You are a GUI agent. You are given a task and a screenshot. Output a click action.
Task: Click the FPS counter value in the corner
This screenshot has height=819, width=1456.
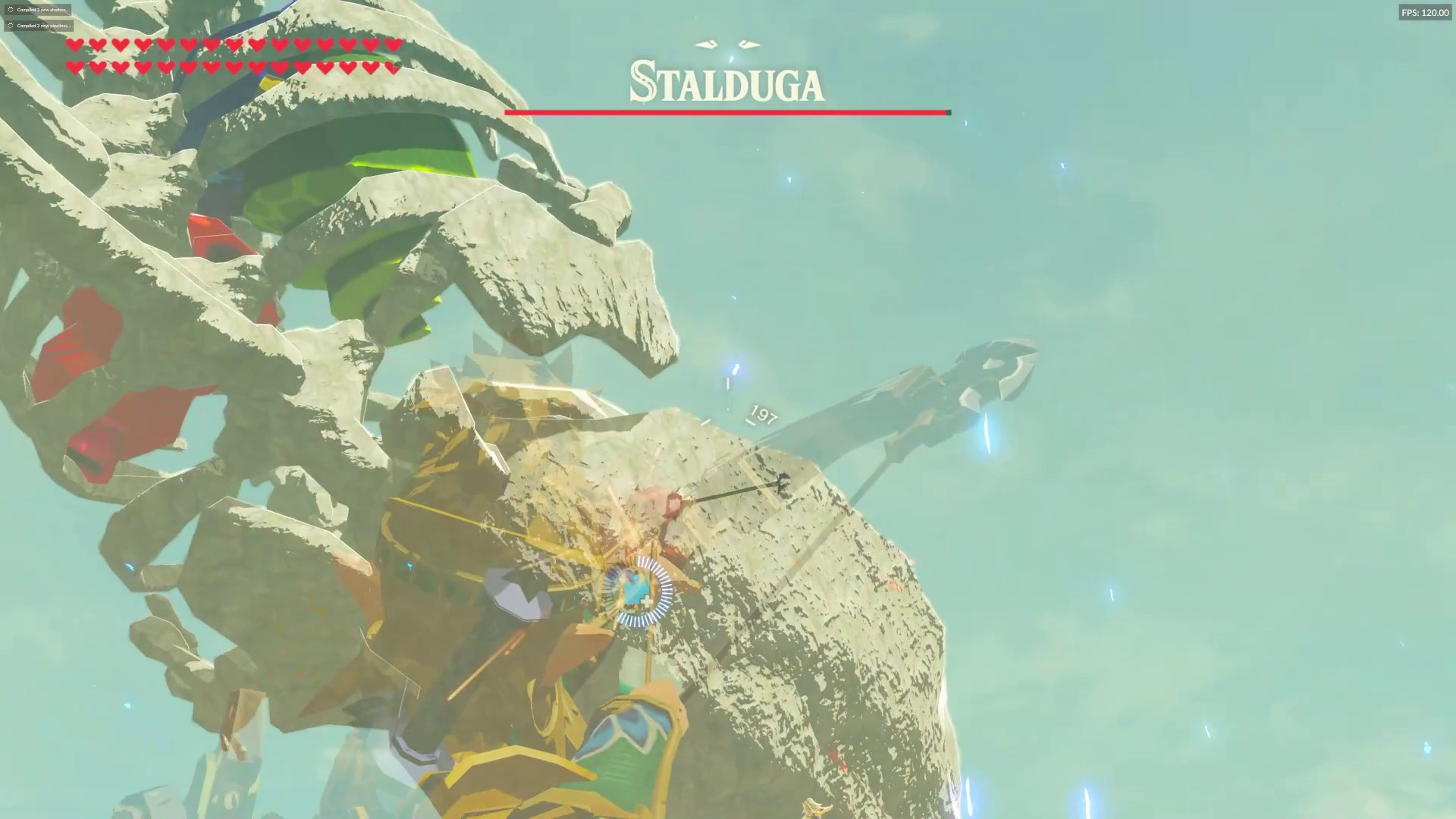coord(1426,12)
